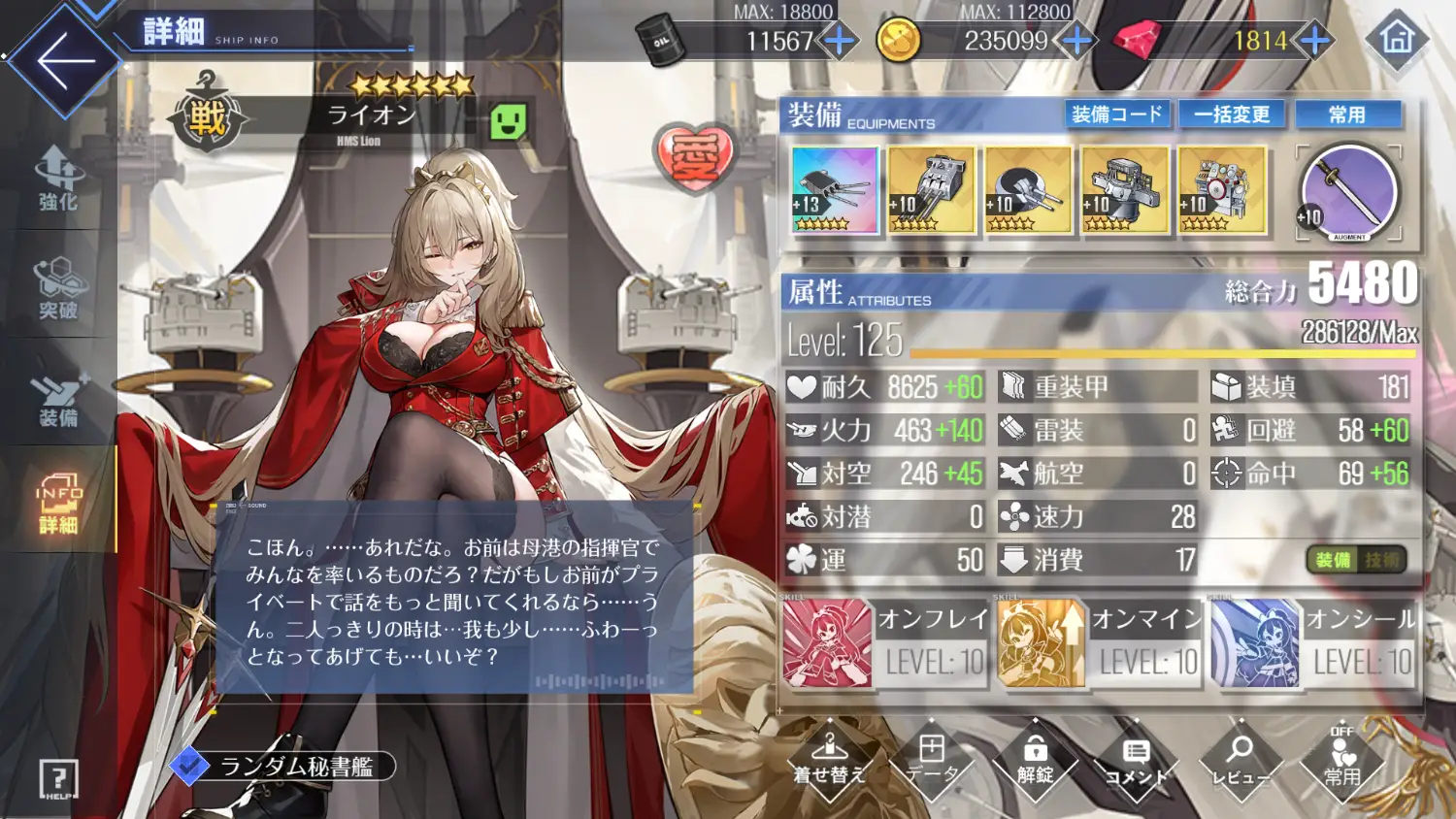The image size is (1456, 819).
Task: Add more coins with the plus button
Action: (1076, 41)
